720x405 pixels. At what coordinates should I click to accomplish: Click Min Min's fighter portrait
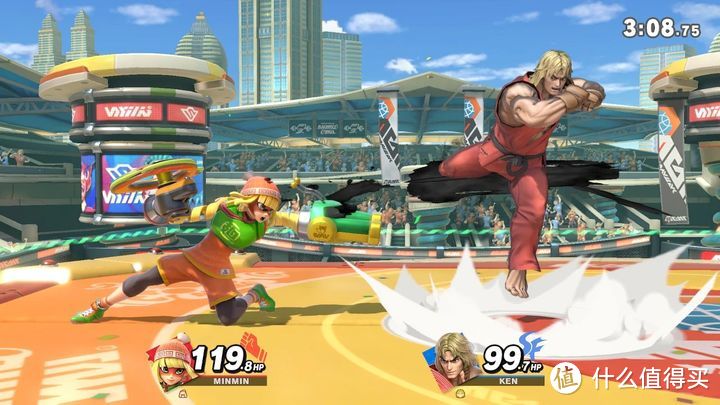coord(172,359)
